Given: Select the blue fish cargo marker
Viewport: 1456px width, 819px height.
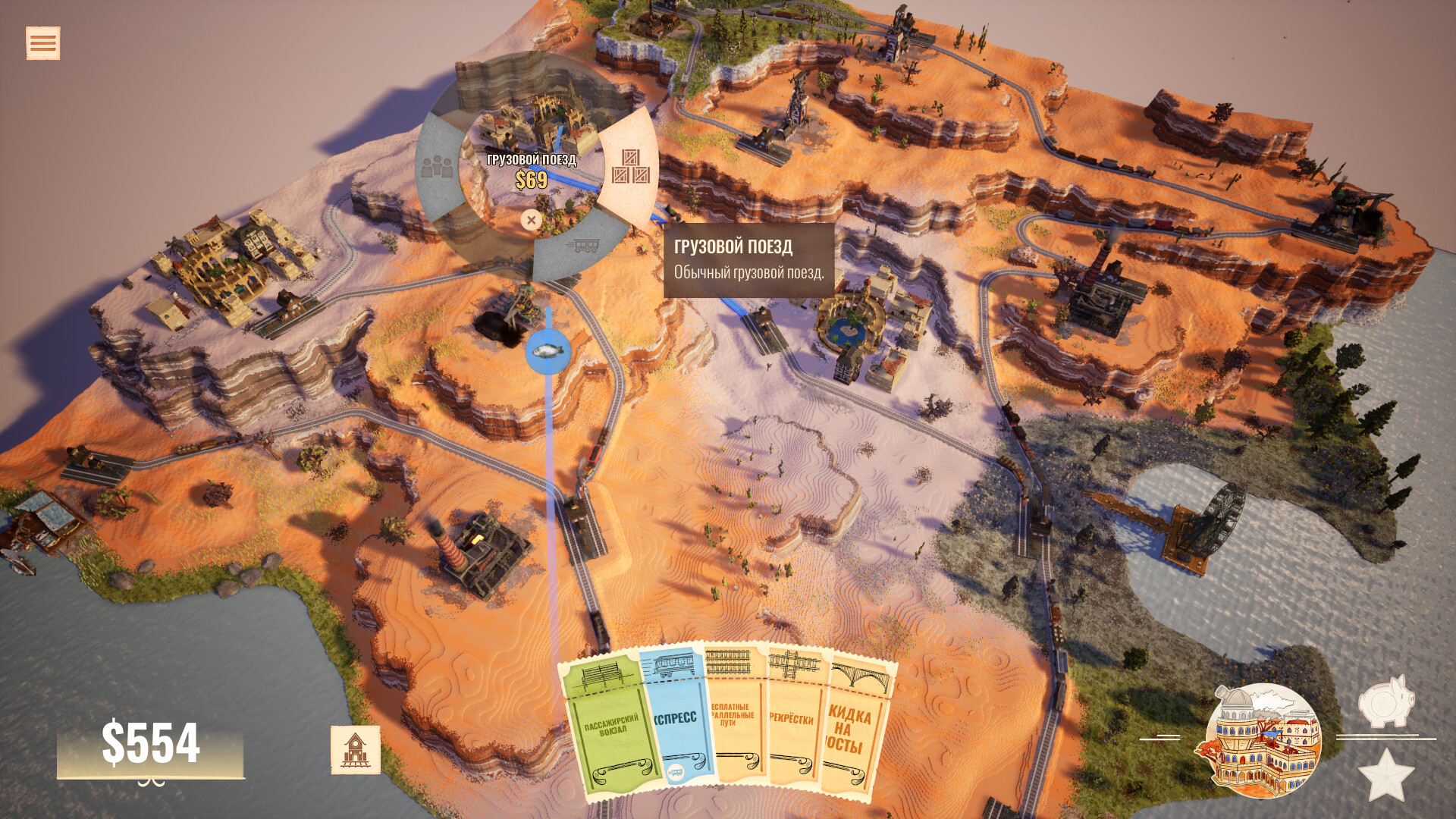Looking at the screenshot, I should (x=548, y=351).
